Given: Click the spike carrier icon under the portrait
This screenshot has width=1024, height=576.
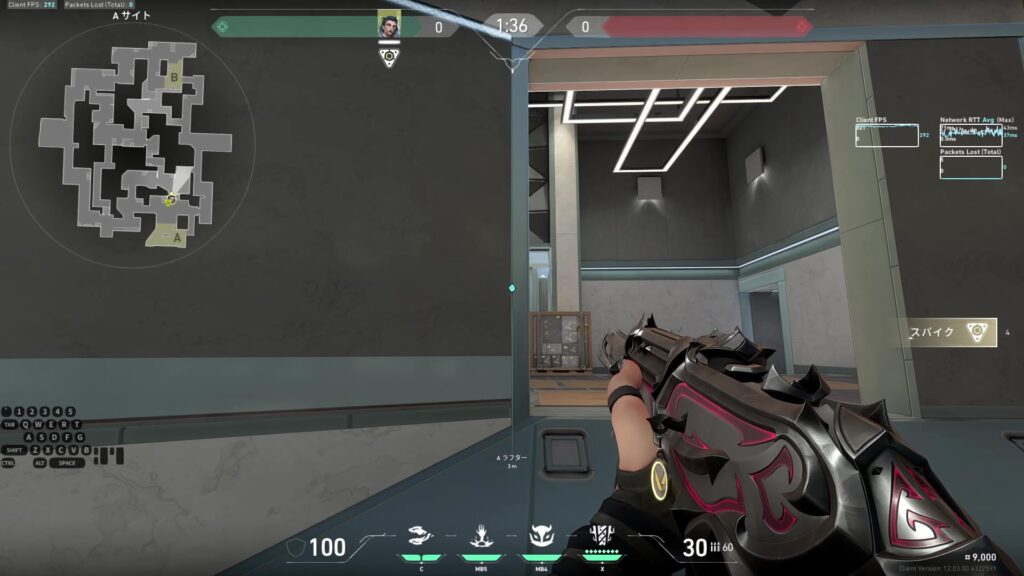Looking at the screenshot, I should pyautogui.click(x=389, y=57).
